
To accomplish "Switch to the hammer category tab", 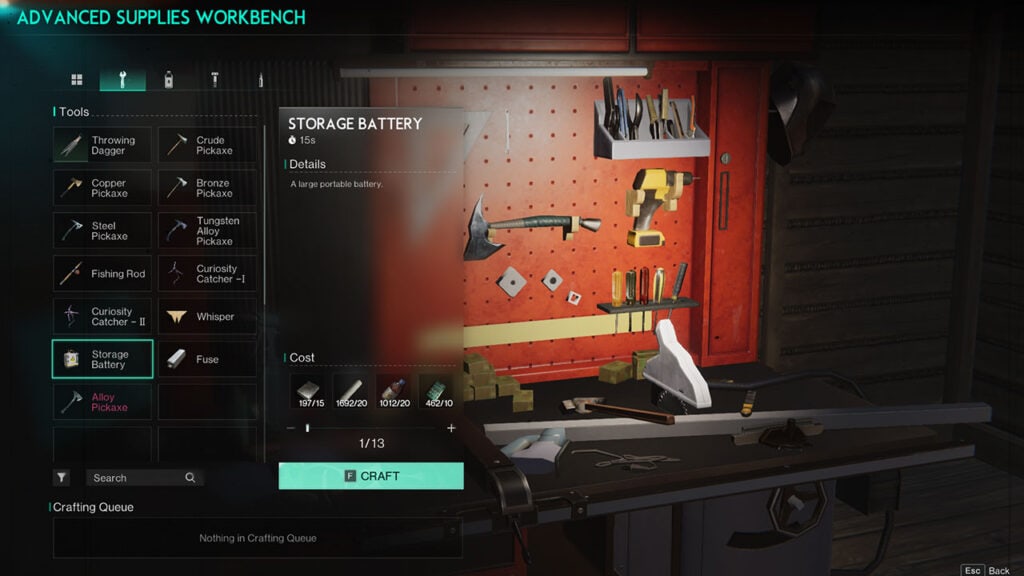I will point(214,80).
